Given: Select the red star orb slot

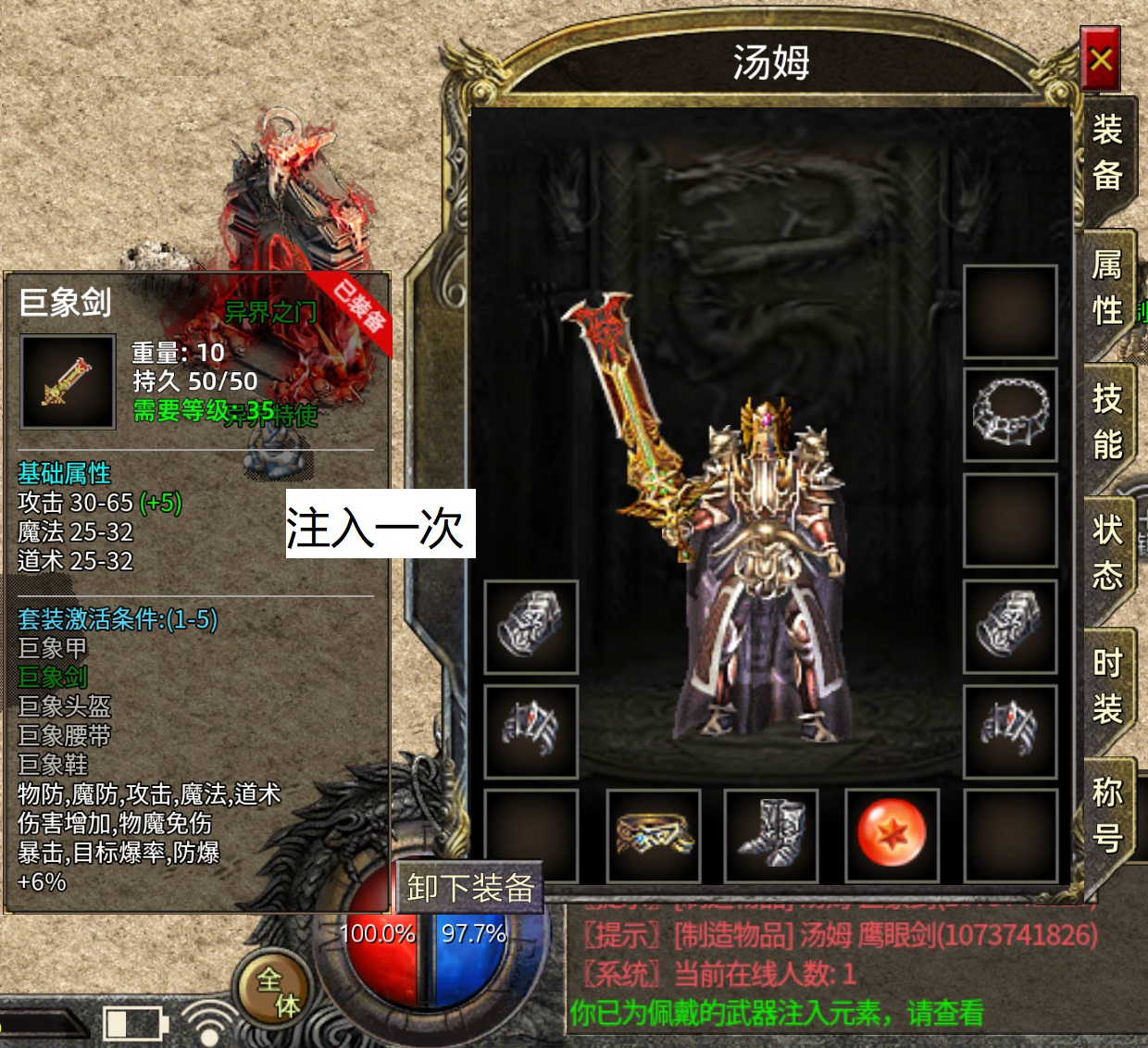Looking at the screenshot, I should [x=892, y=834].
